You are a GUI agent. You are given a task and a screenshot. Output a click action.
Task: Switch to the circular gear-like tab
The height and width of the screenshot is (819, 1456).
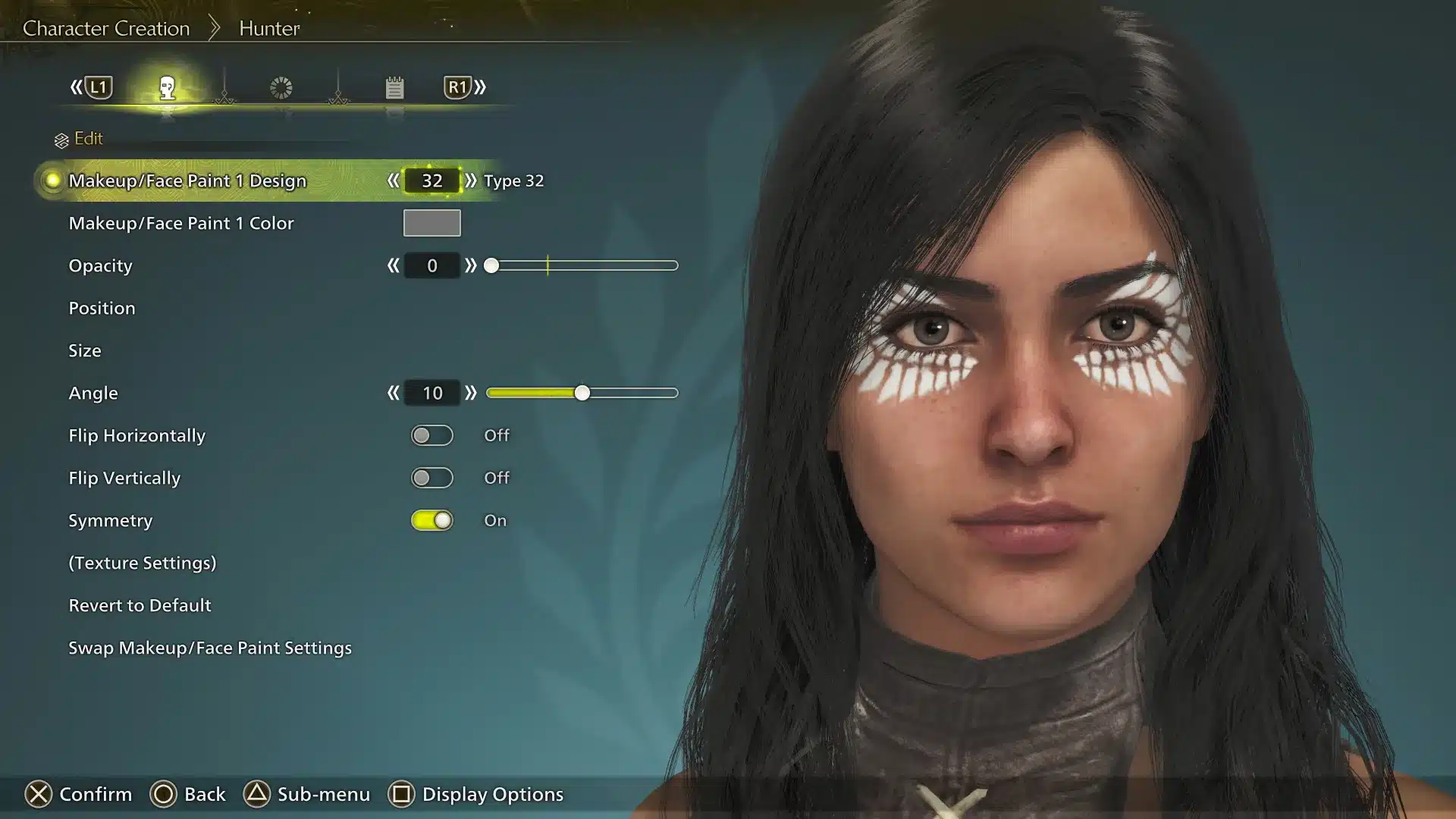click(281, 88)
